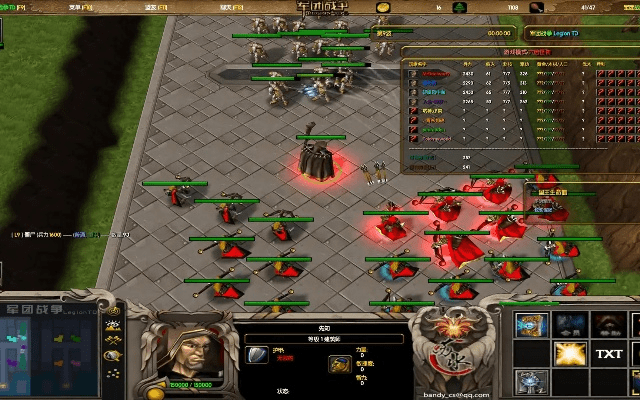Activate the glowing spellbook ability icon

tap(532, 322)
